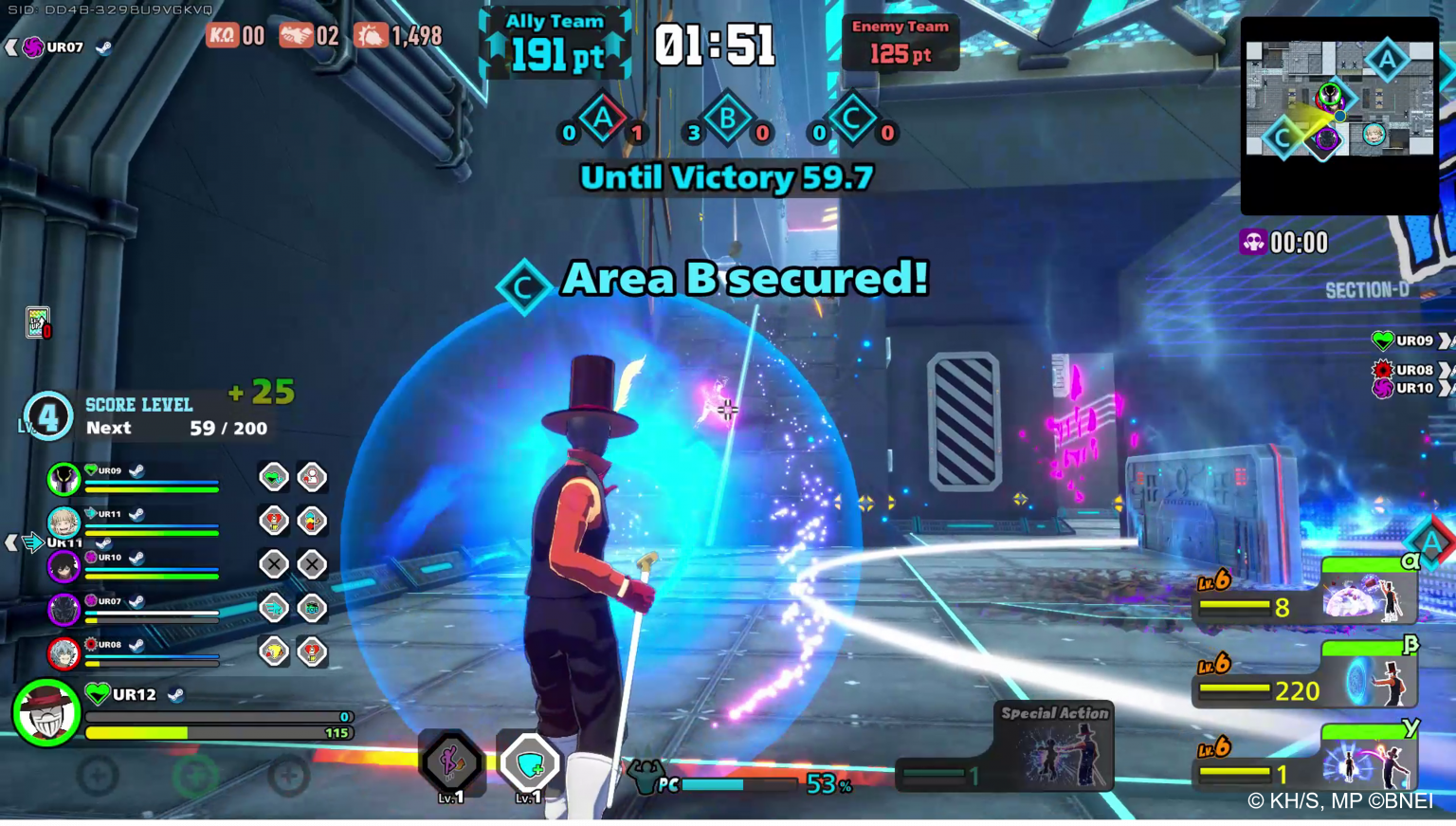The width and height of the screenshot is (1456, 826).
Task: Open the Ally Team 191pt scoreboard
Action: pos(555,43)
